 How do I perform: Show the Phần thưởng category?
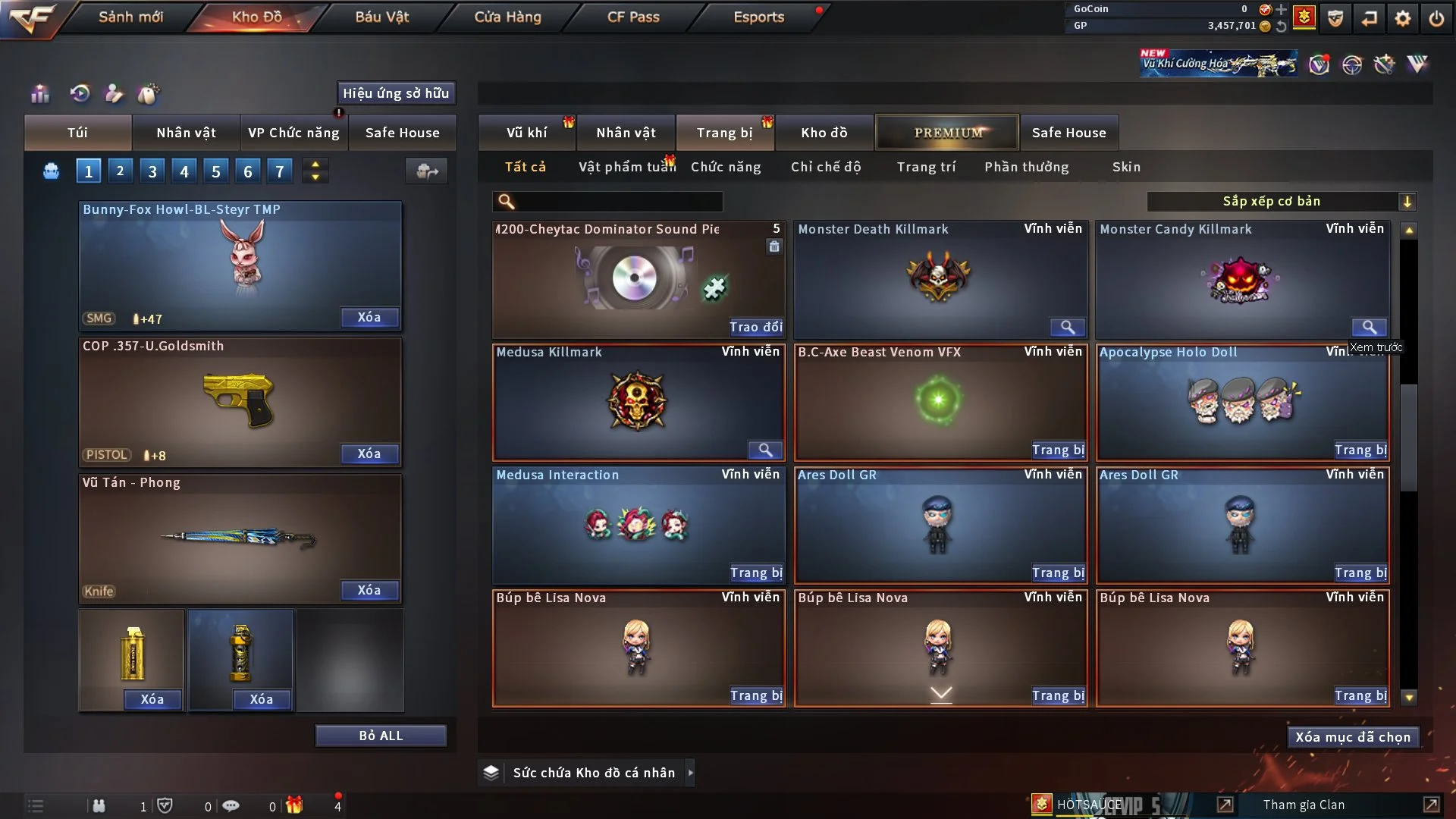[x=1026, y=167]
